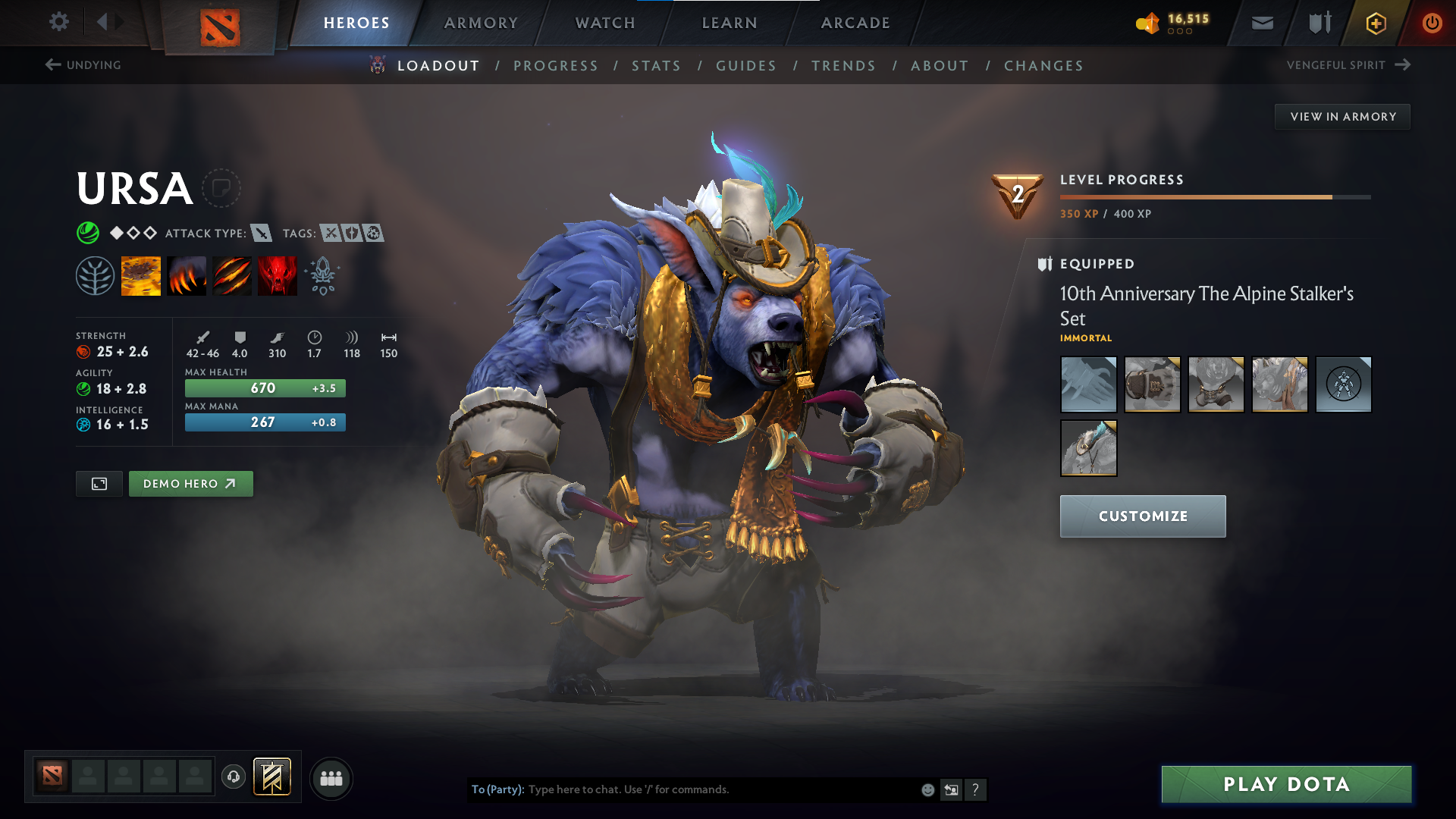This screenshot has width=1456, height=819.
Task: Open the Dota Plus hexagon icon
Action: tap(1375, 23)
